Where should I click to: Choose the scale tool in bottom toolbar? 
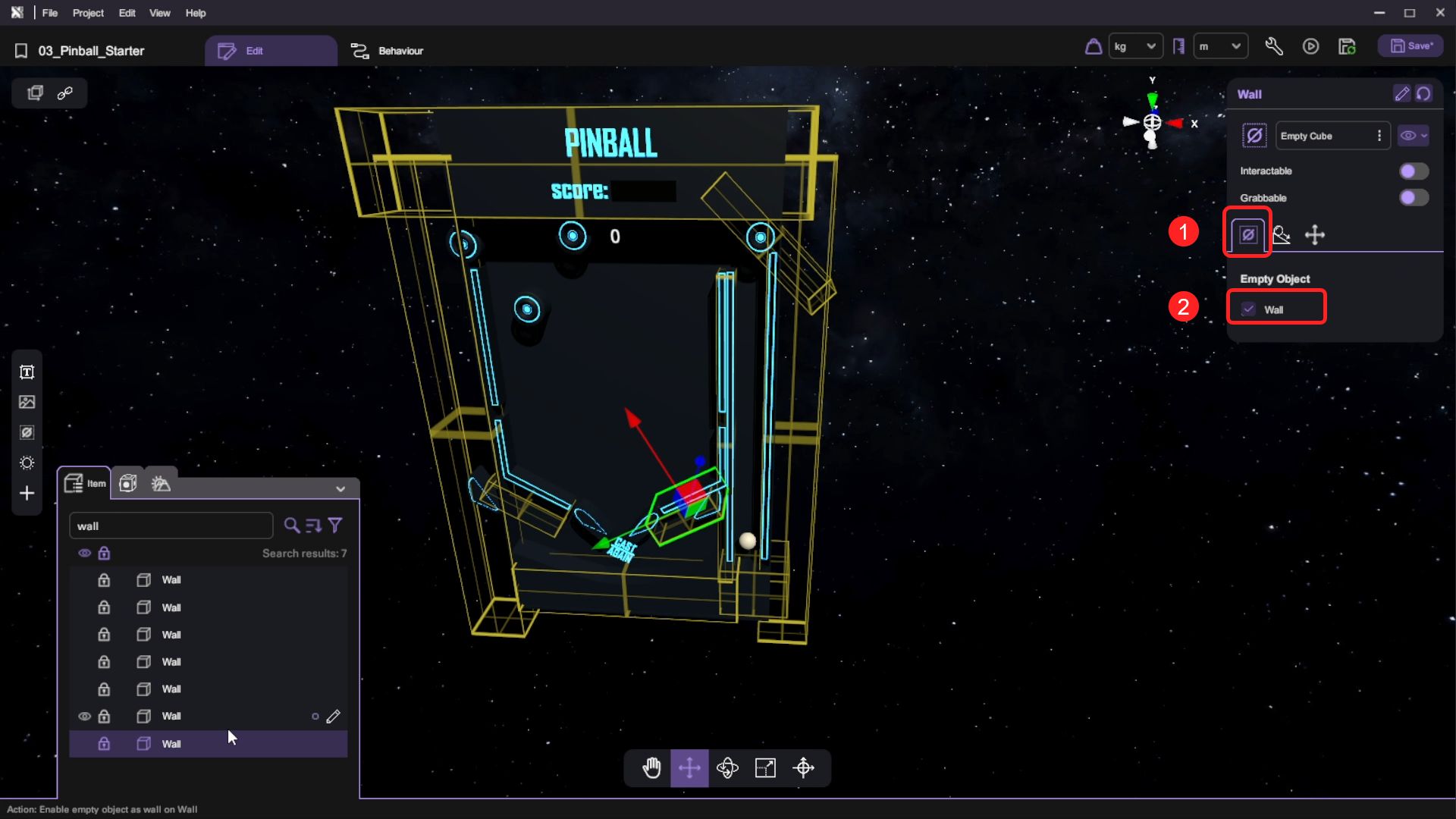765,768
